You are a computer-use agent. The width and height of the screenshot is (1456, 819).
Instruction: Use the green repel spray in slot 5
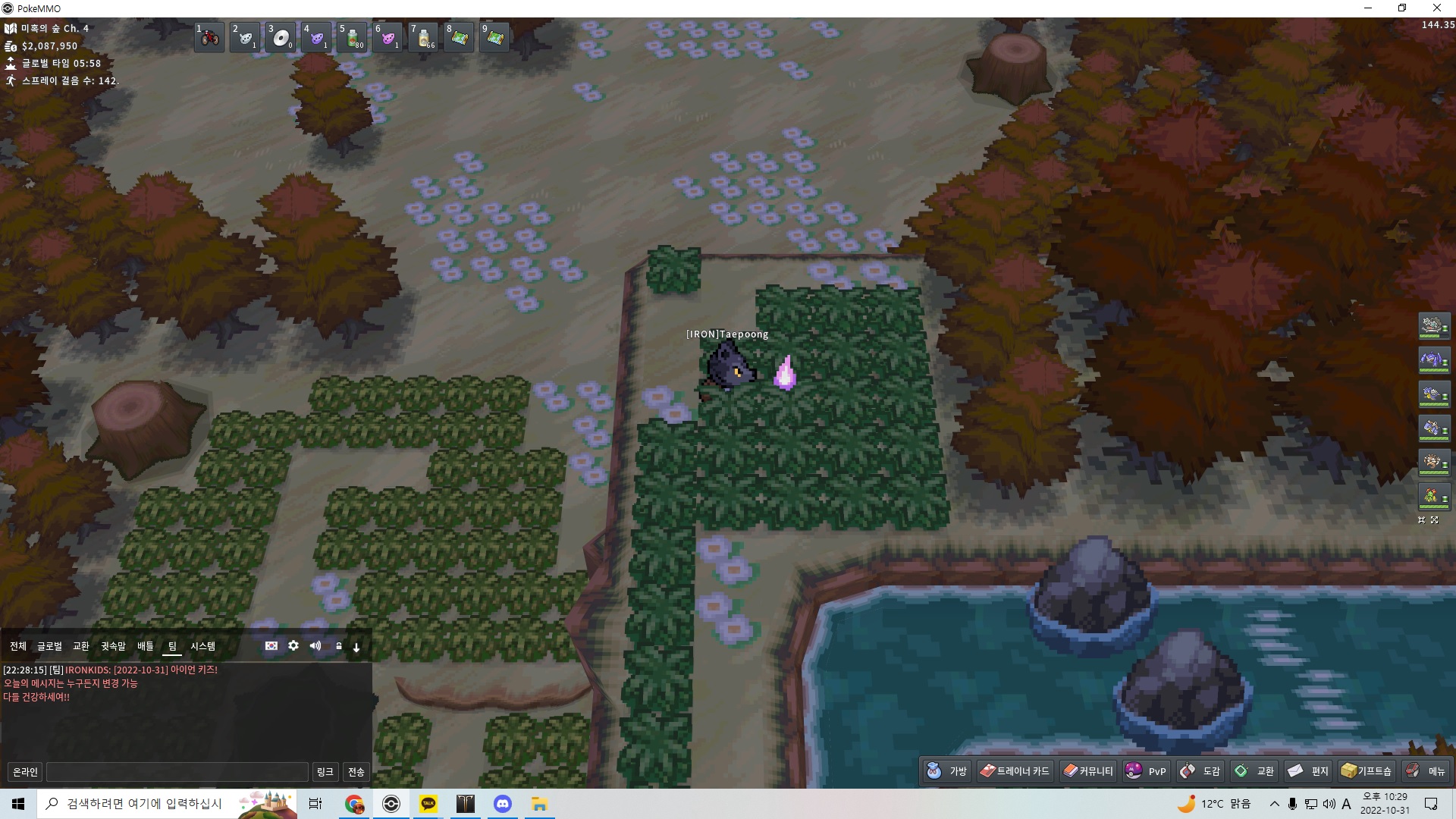coord(353,37)
